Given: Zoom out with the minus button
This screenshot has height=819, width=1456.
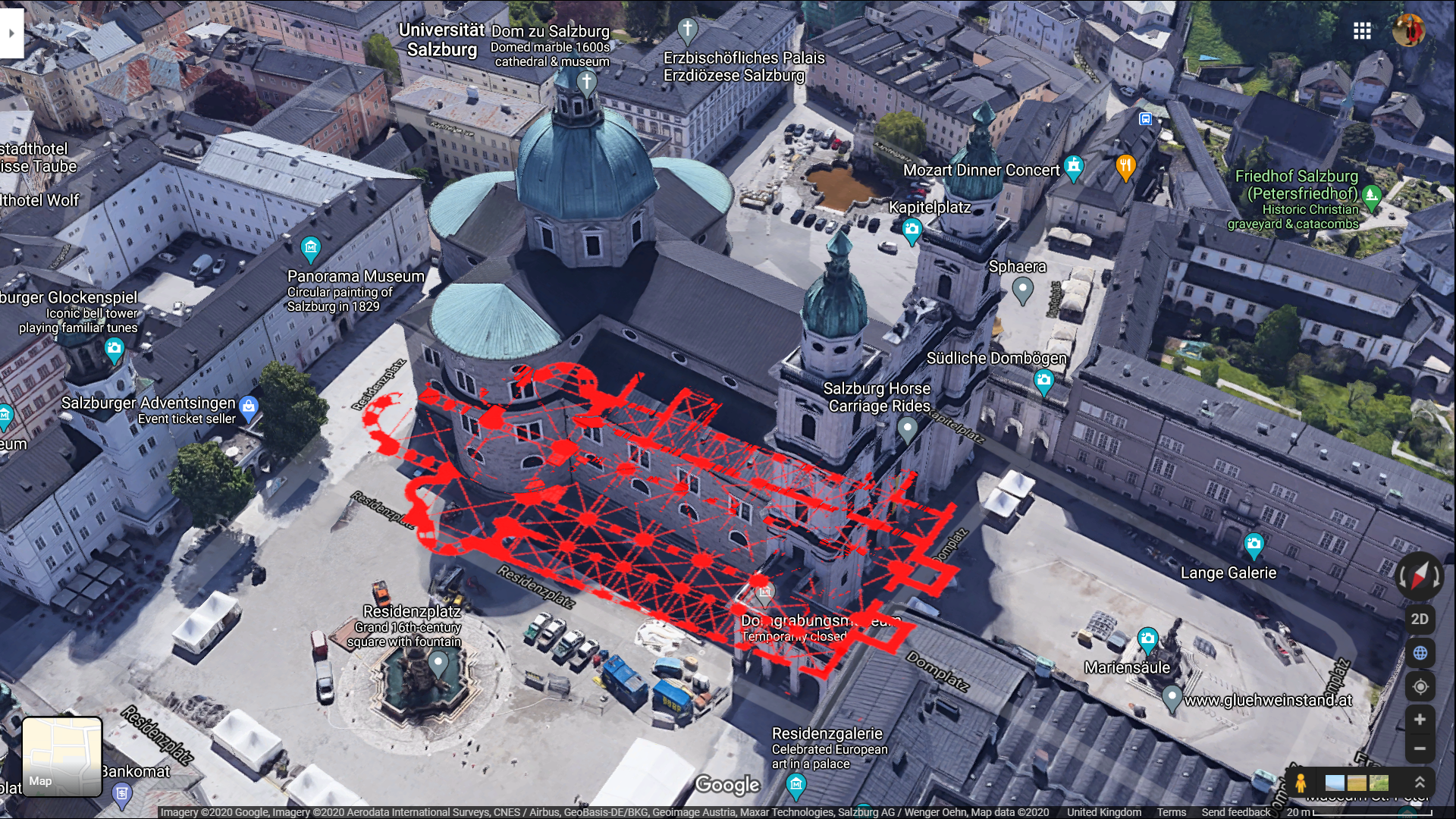Looking at the screenshot, I should 1420,748.
